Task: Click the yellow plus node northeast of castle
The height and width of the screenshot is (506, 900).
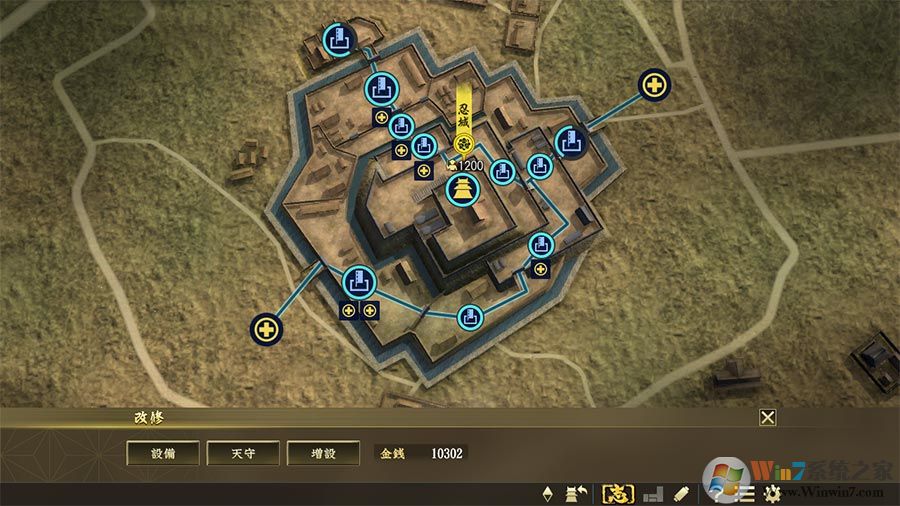Action: pyautogui.click(x=655, y=85)
